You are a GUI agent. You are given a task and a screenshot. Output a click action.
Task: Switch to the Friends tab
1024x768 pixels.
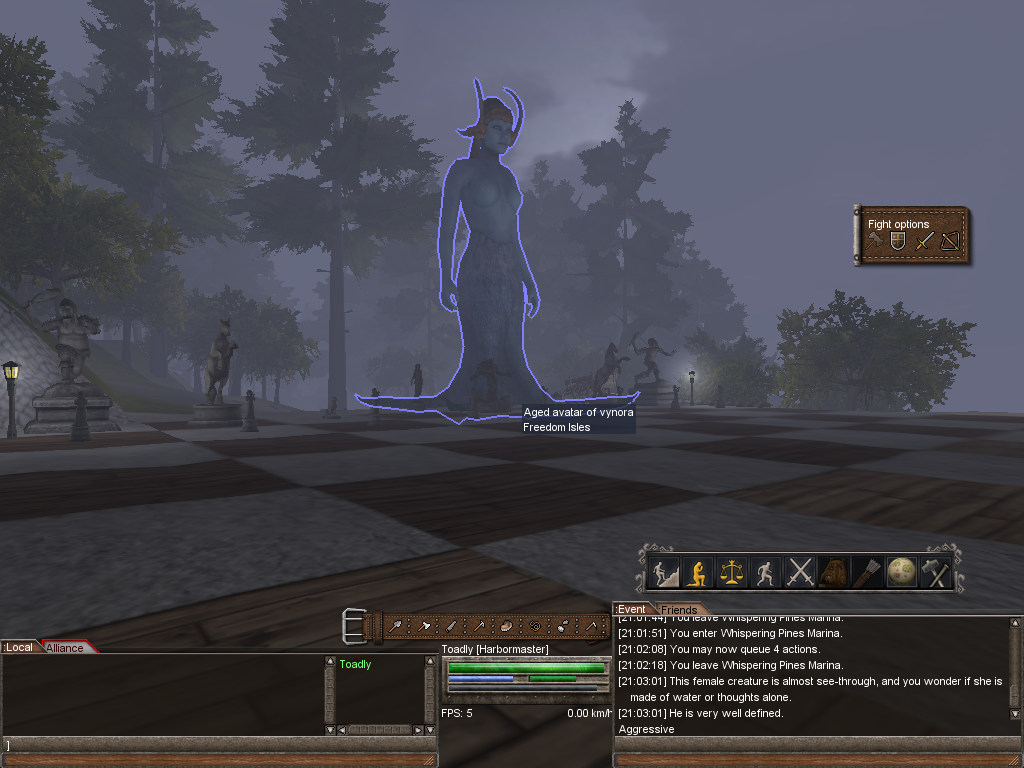[680, 610]
